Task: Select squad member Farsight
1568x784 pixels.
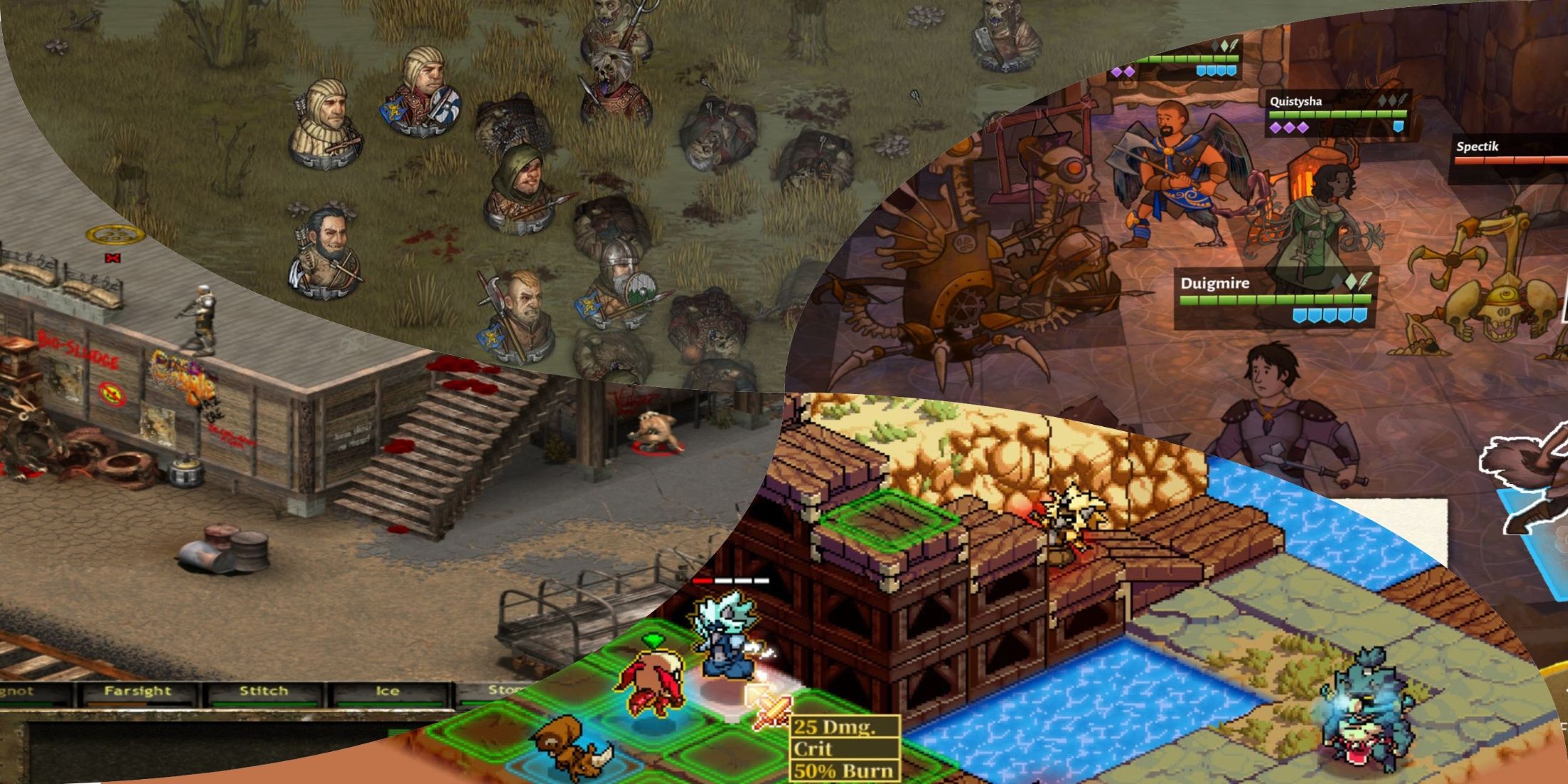Action: point(138,691)
